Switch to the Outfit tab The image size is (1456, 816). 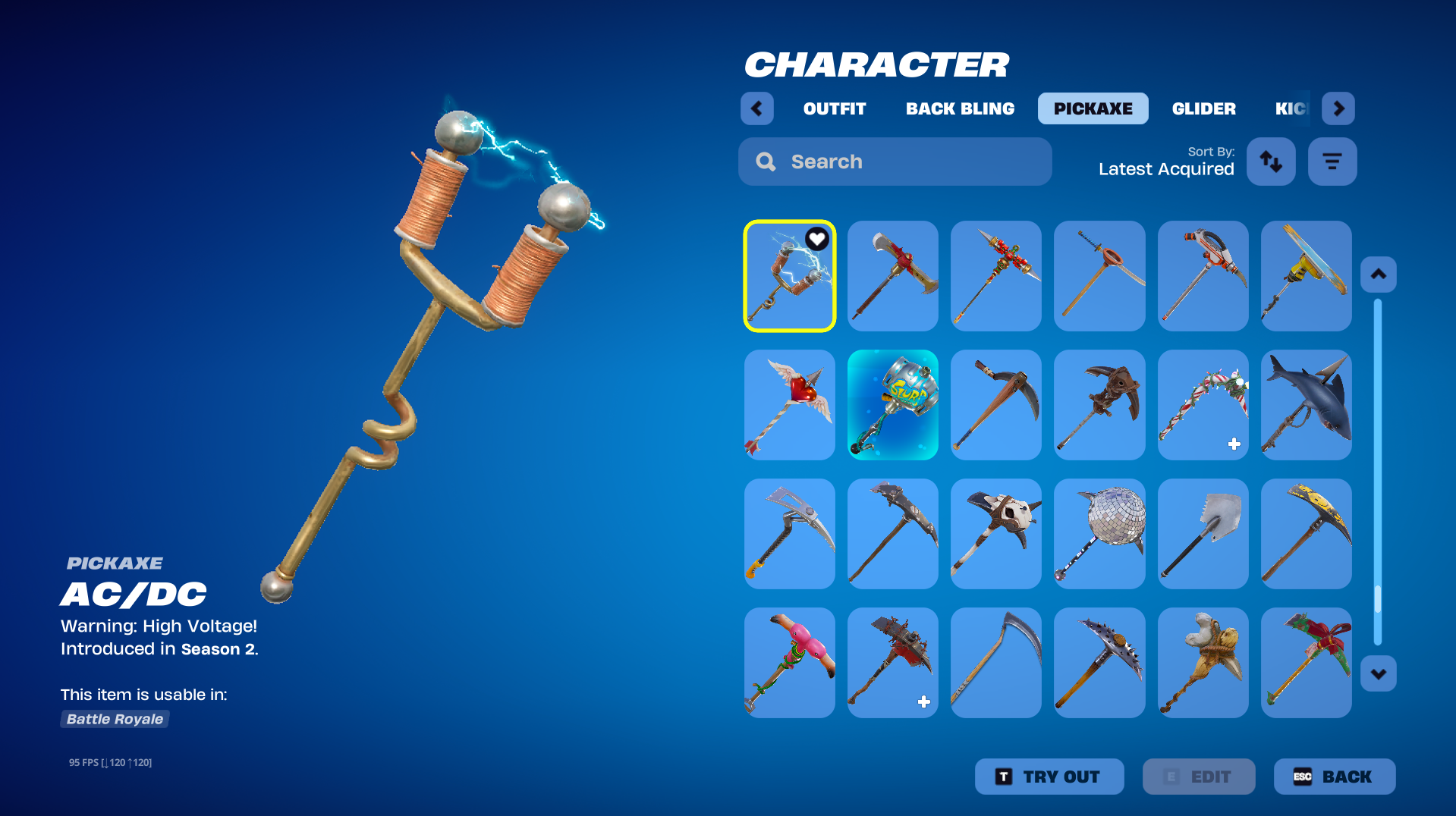[x=834, y=108]
